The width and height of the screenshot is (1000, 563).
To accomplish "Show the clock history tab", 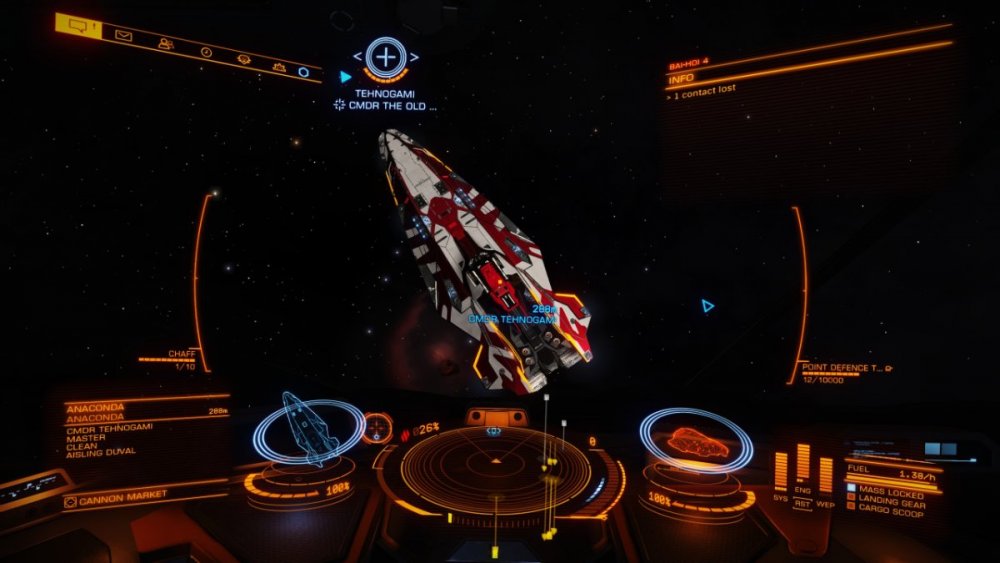I will tap(206, 52).
